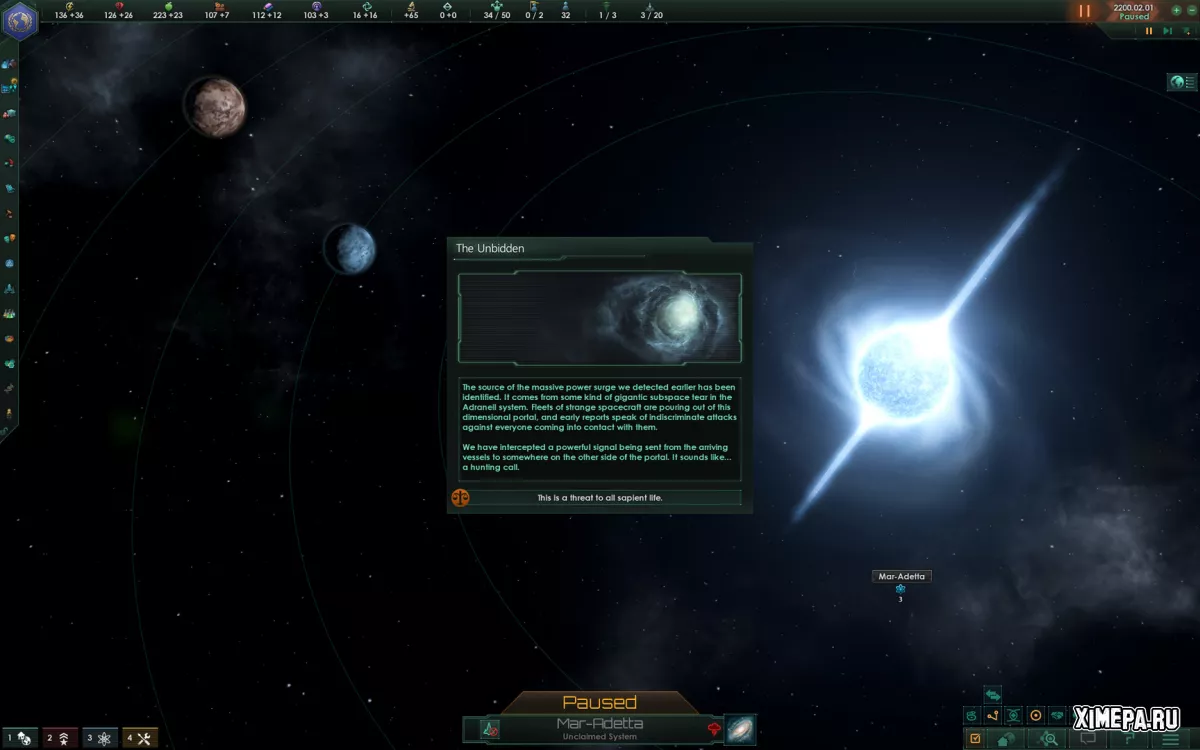Select control group 4 construction ship
The height and width of the screenshot is (750, 1200).
tap(140, 738)
